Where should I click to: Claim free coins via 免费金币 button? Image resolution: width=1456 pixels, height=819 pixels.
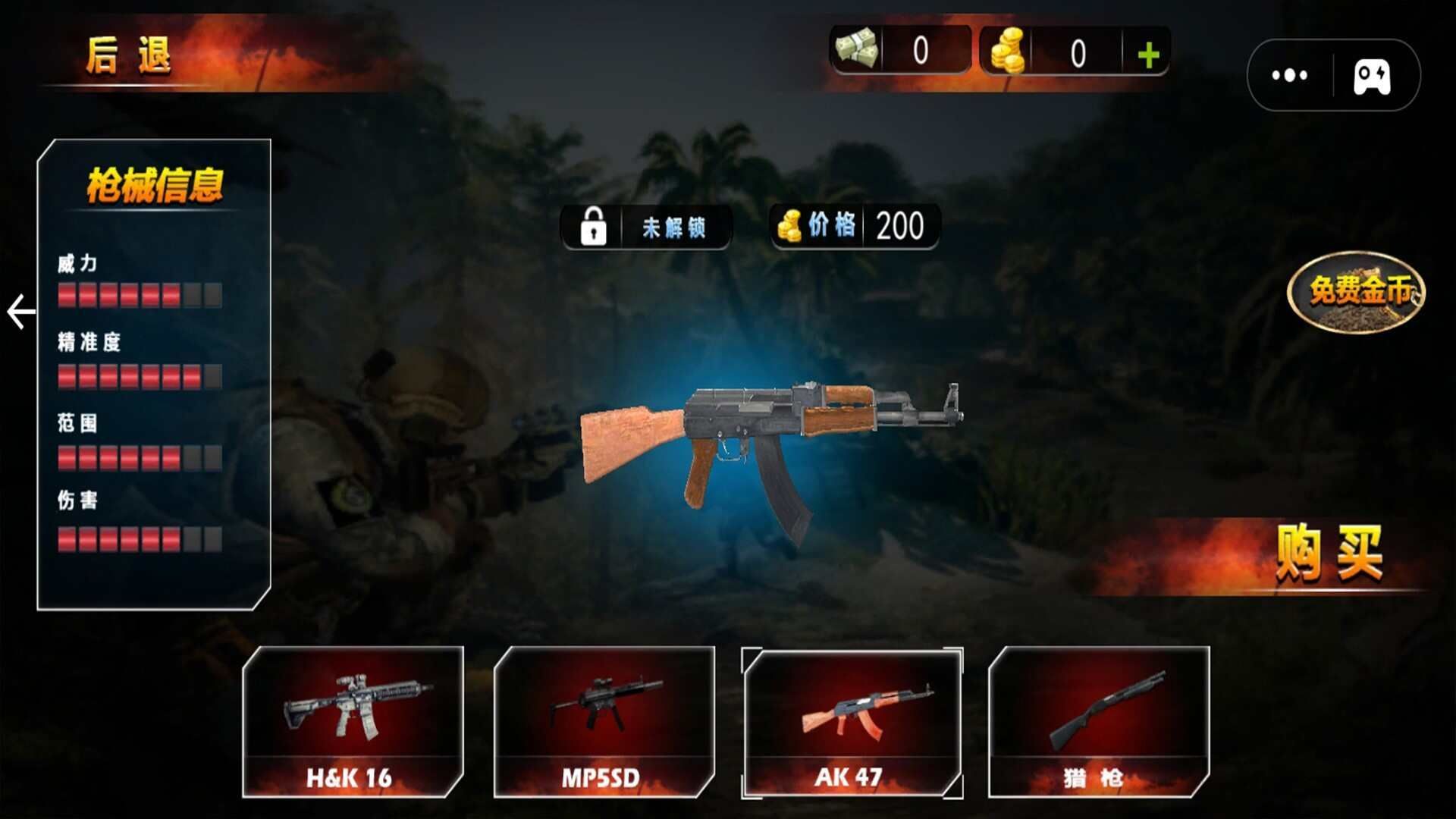click(1357, 290)
